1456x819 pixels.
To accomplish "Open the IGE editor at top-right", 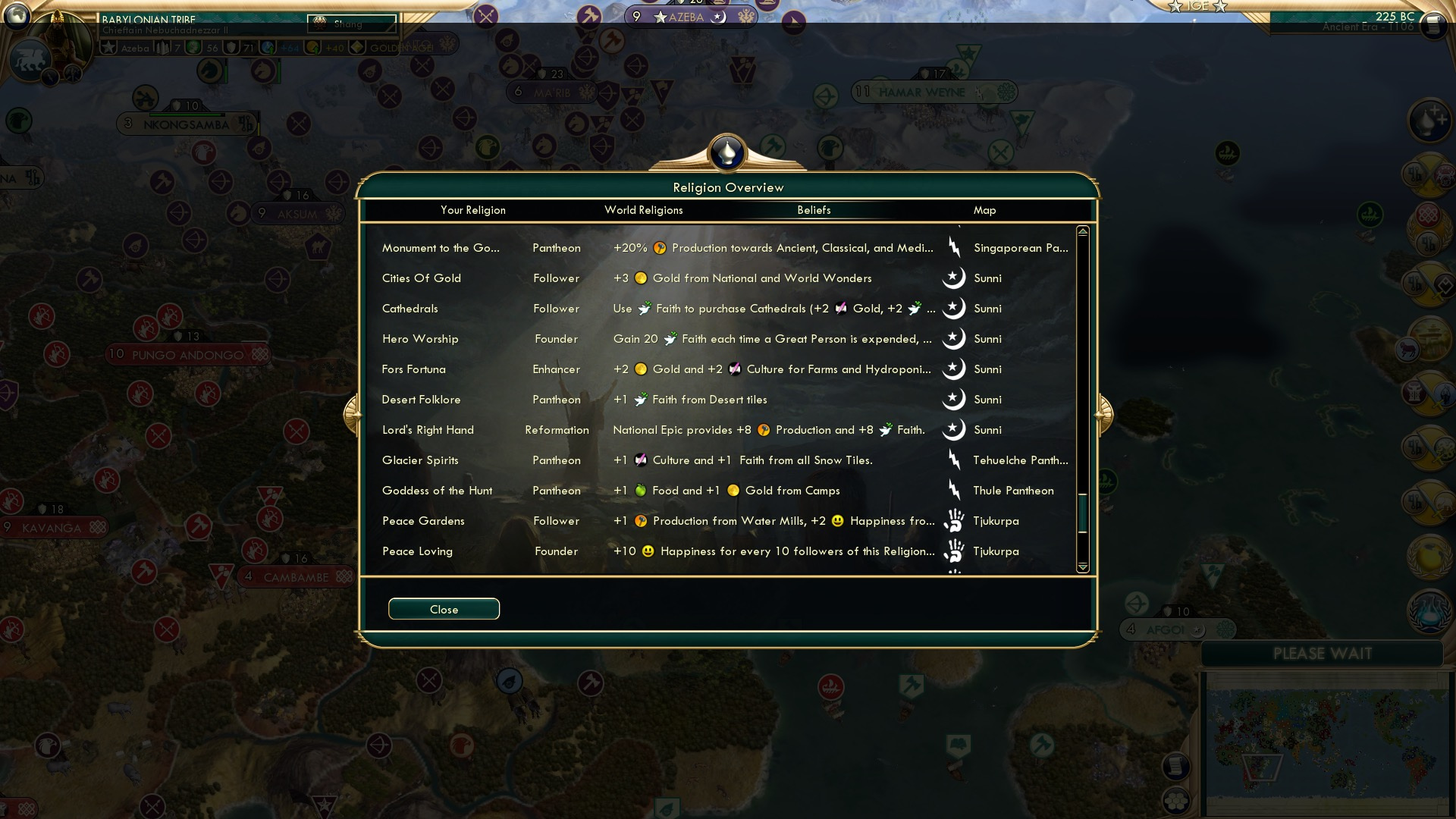I will coord(1197,8).
